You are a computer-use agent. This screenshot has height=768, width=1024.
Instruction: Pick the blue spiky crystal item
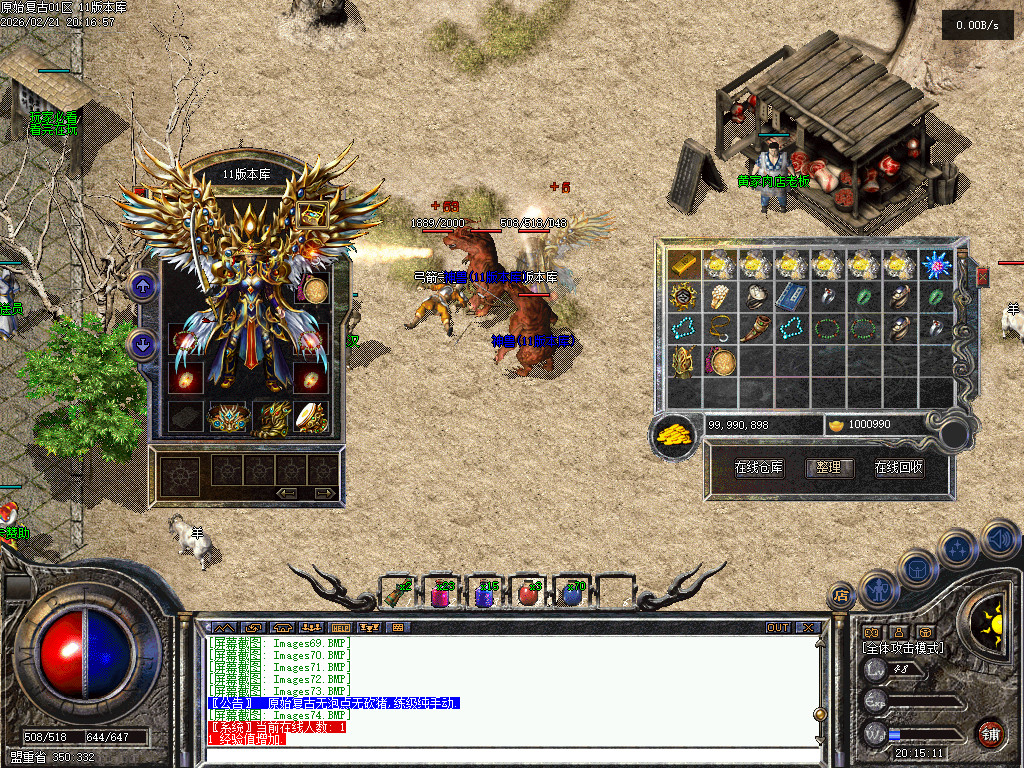(x=936, y=264)
